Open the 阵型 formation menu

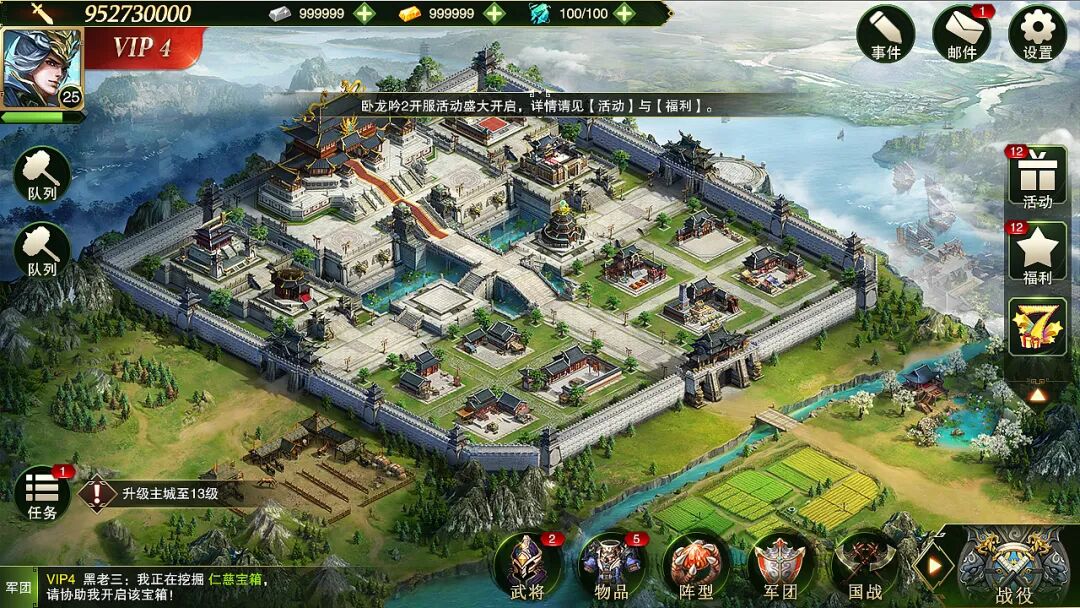tap(696, 565)
